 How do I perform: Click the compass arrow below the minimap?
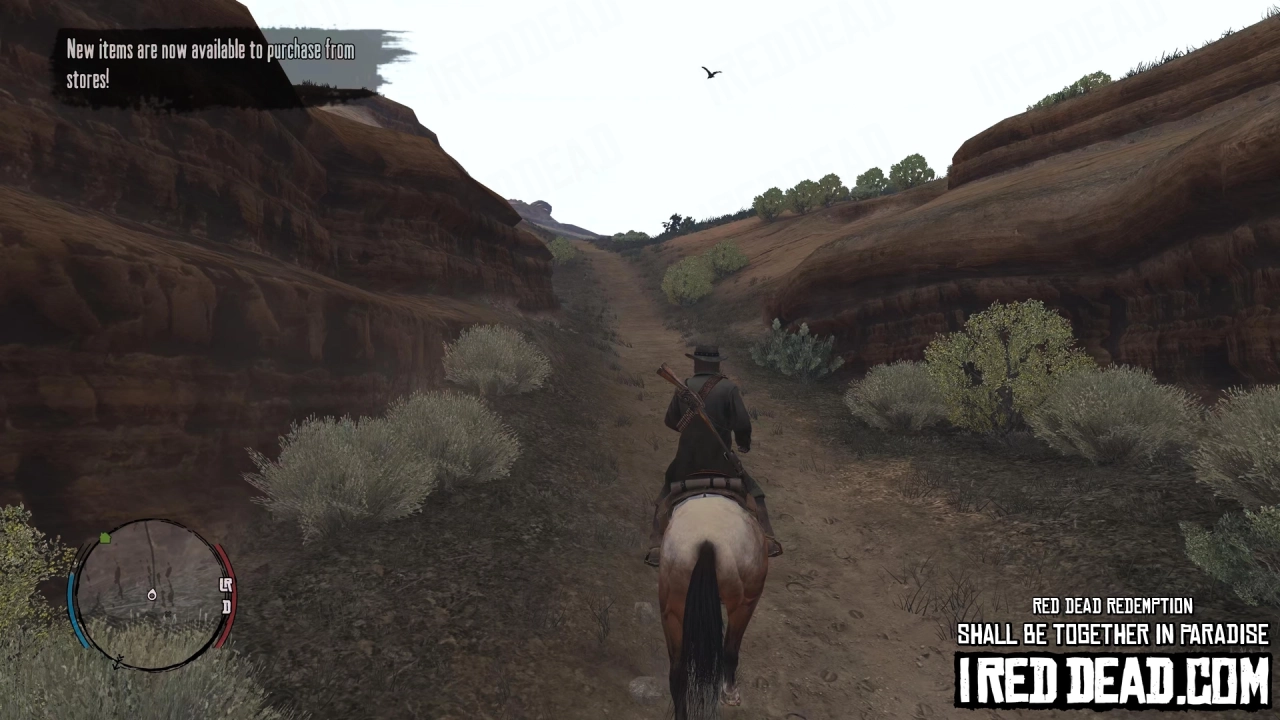coord(117,663)
